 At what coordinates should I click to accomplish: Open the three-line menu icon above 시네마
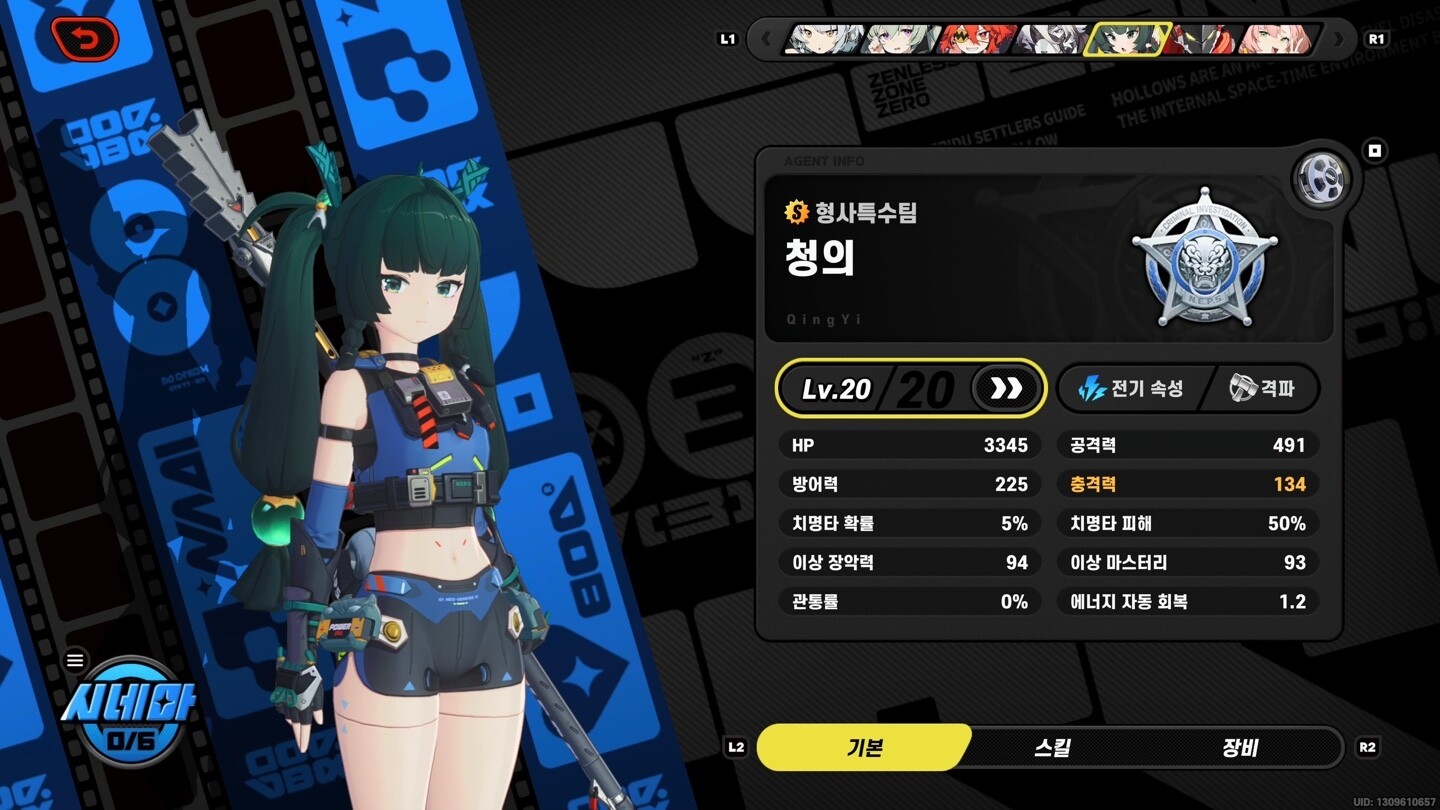pos(76,660)
